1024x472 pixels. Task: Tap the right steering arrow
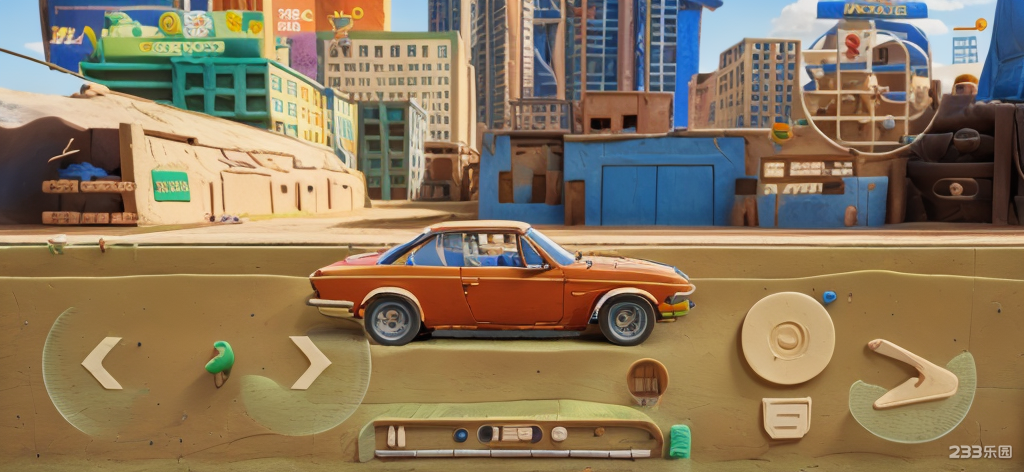pos(310,363)
